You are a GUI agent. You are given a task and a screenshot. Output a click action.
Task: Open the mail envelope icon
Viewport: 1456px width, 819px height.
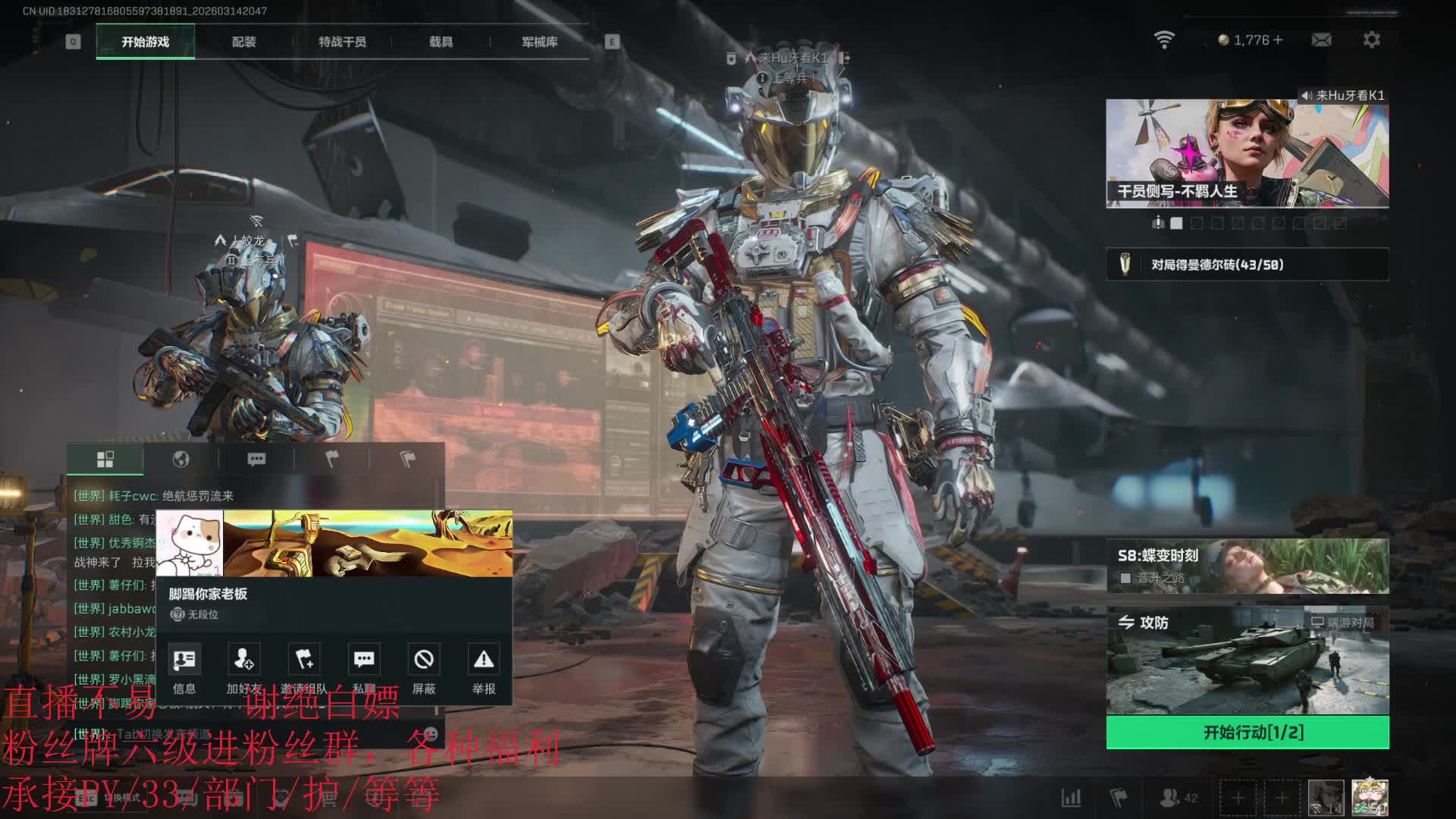(x=1321, y=40)
